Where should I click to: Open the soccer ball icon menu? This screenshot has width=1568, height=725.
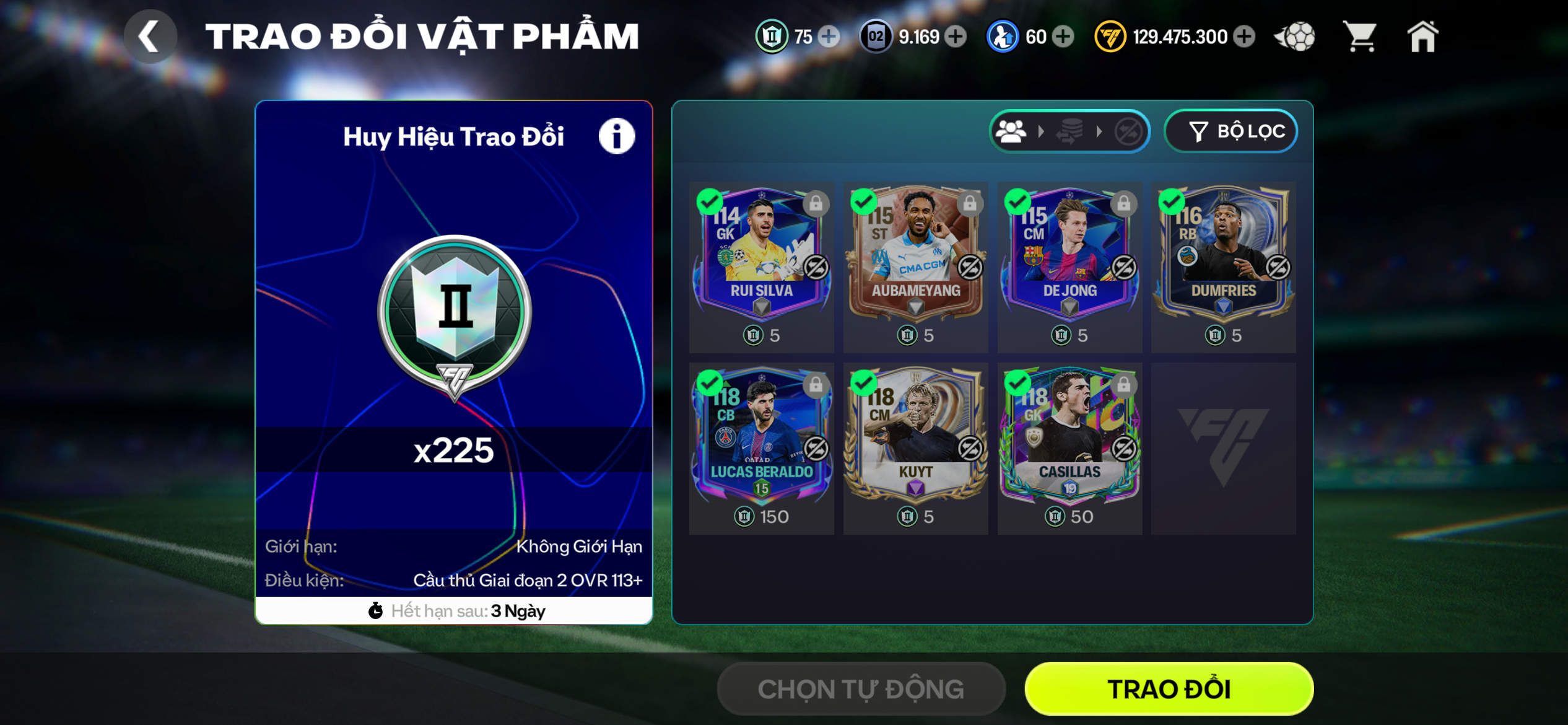(1295, 37)
